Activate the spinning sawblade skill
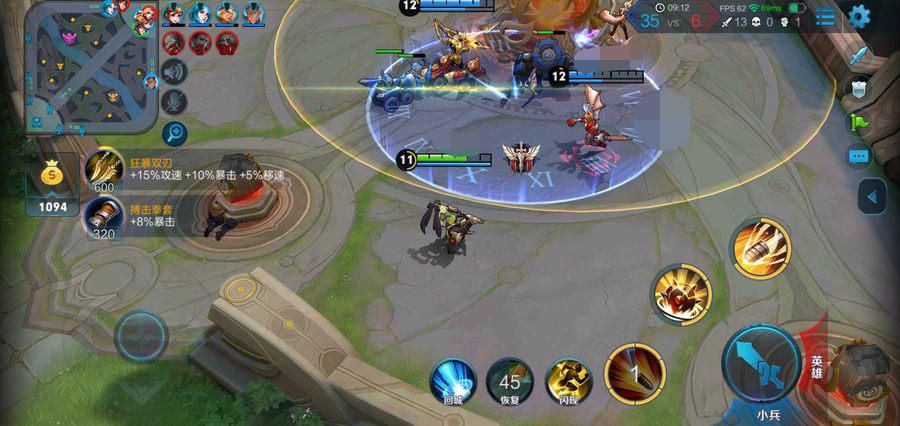Screen dimensions: 900x426 [x=682, y=294]
